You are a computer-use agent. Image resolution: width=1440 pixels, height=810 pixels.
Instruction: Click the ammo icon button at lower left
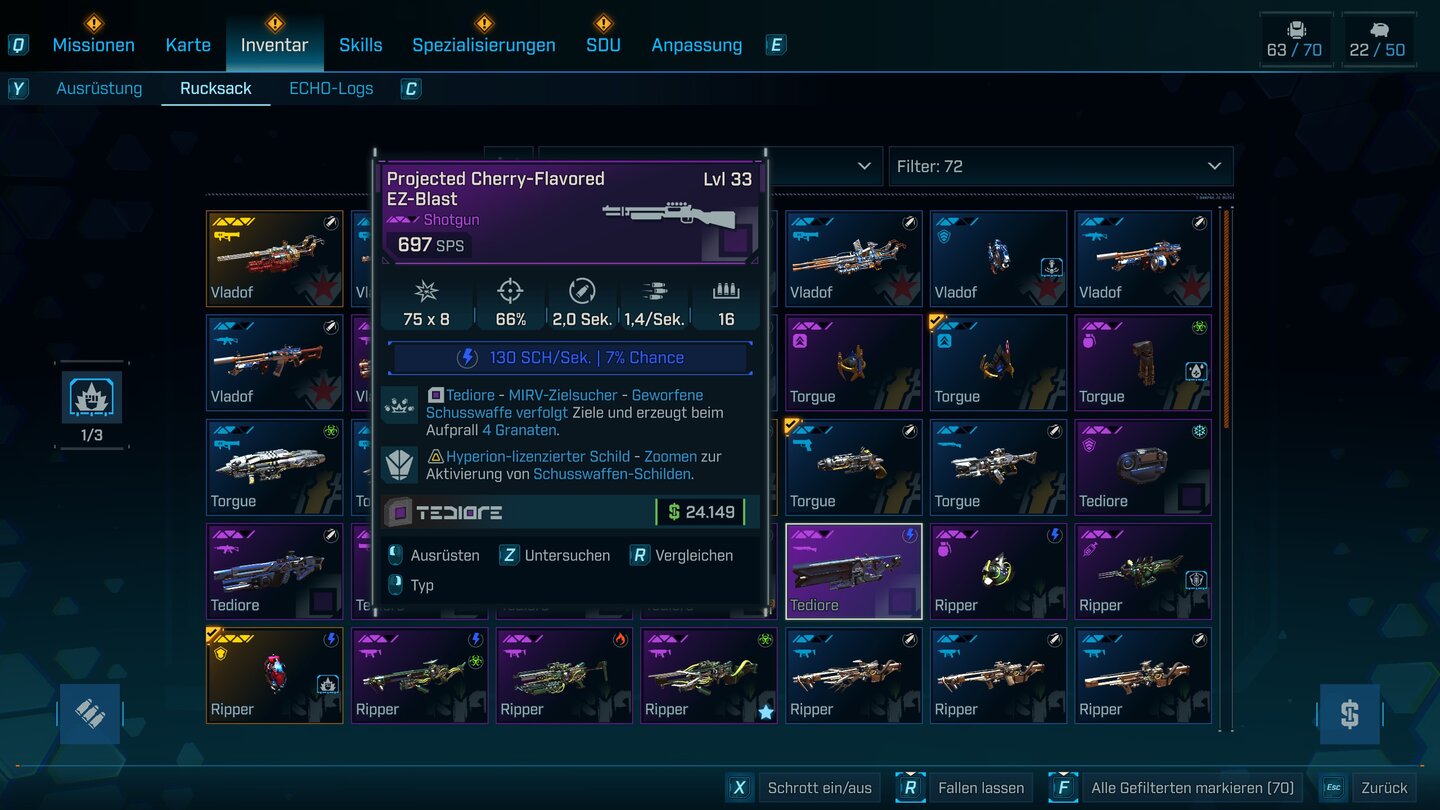point(90,714)
